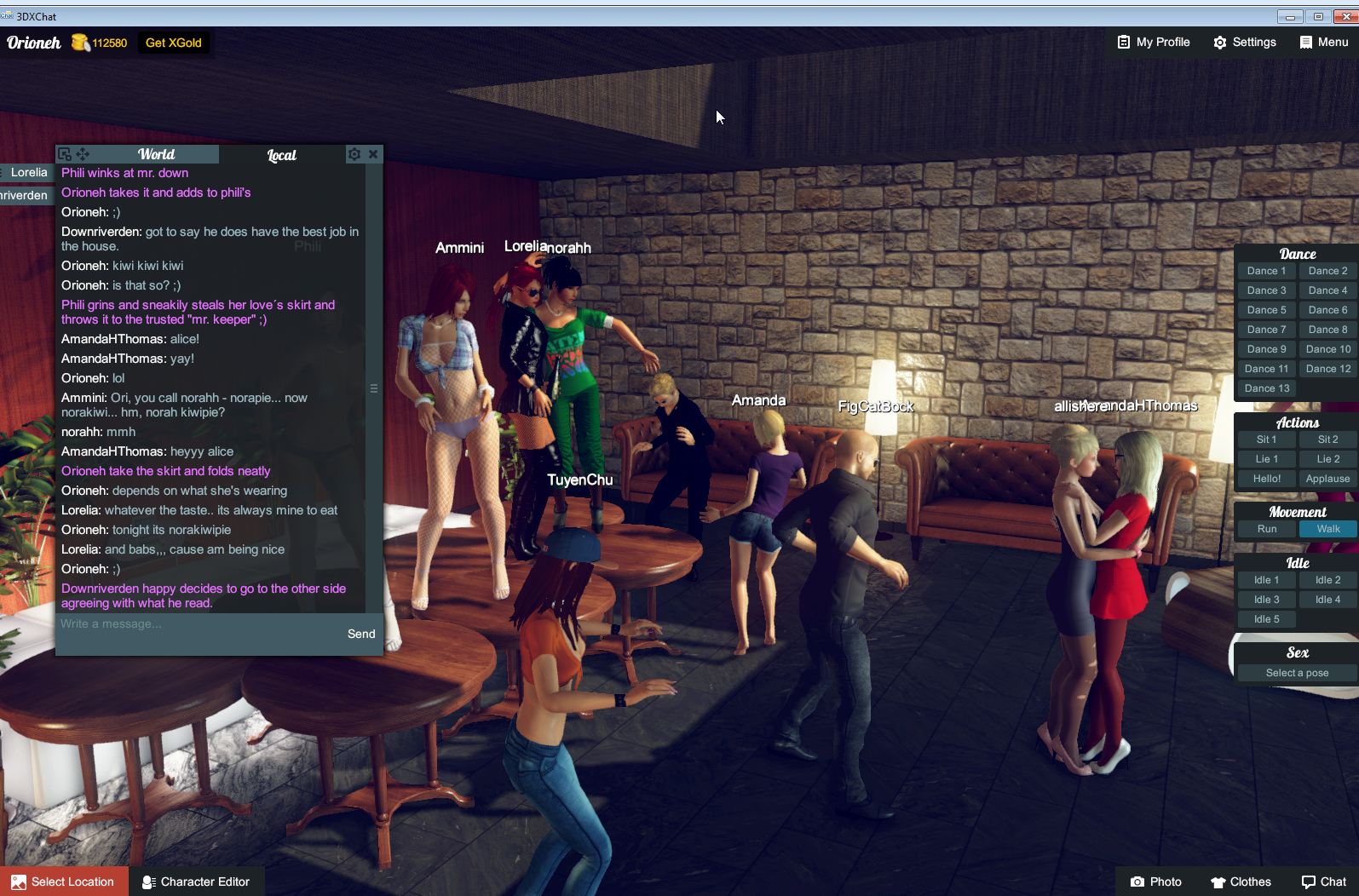The height and width of the screenshot is (896, 1359).
Task: Switch movement to Run
Action: click(x=1265, y=529)
